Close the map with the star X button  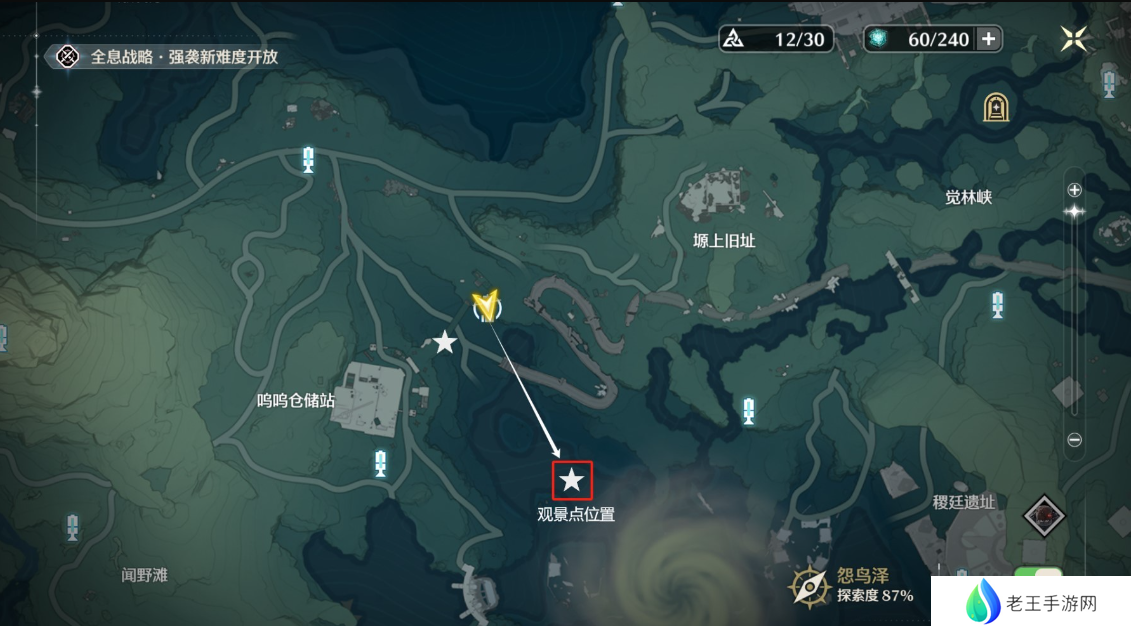point(1075,39)
